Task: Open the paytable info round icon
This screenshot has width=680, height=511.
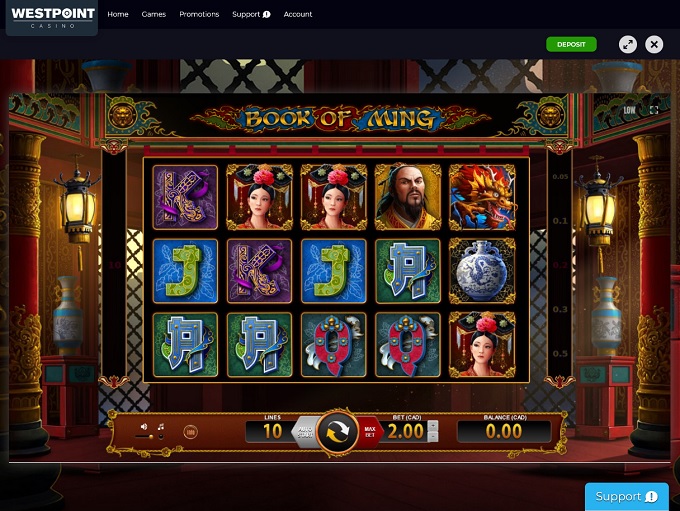Action: tap(189, 431)
